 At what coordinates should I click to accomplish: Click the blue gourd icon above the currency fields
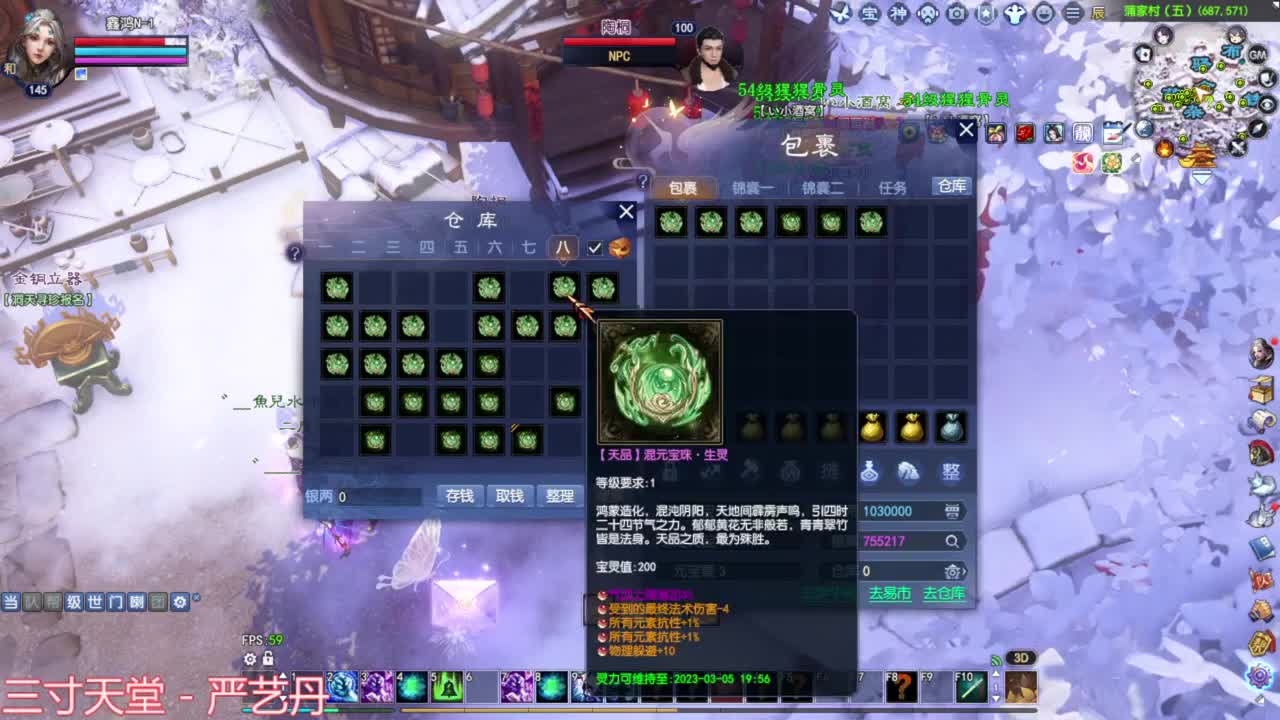870,473
